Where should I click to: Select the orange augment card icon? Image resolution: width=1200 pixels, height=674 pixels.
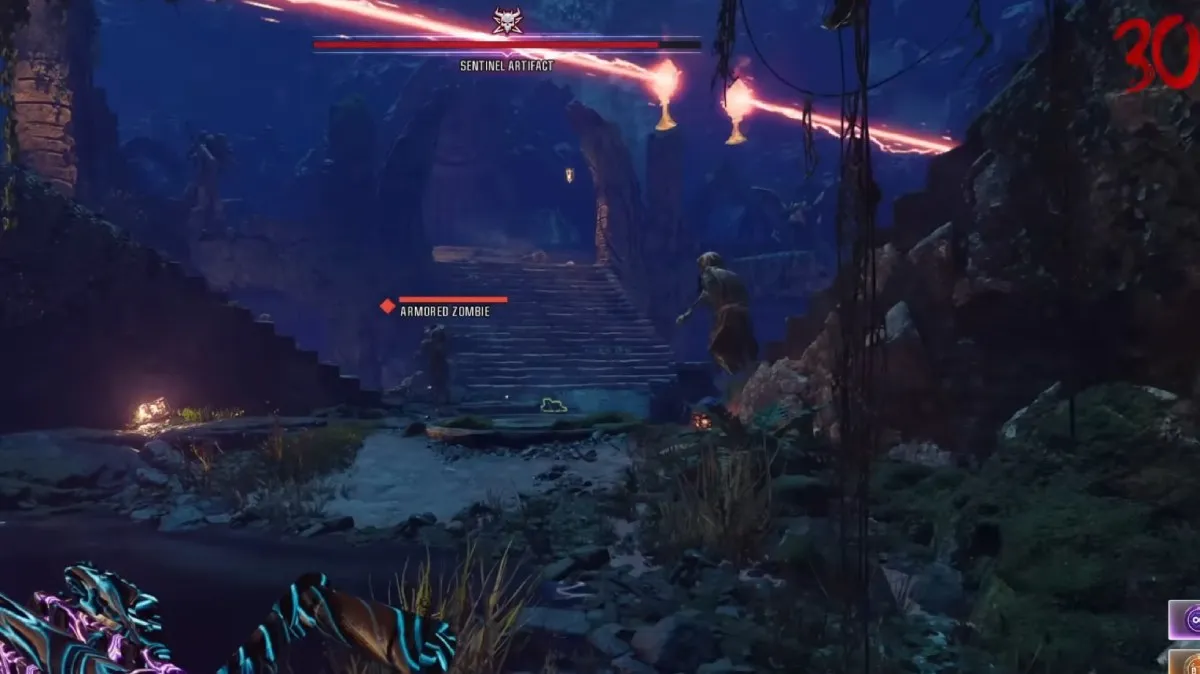click(x=1187, y=662)
